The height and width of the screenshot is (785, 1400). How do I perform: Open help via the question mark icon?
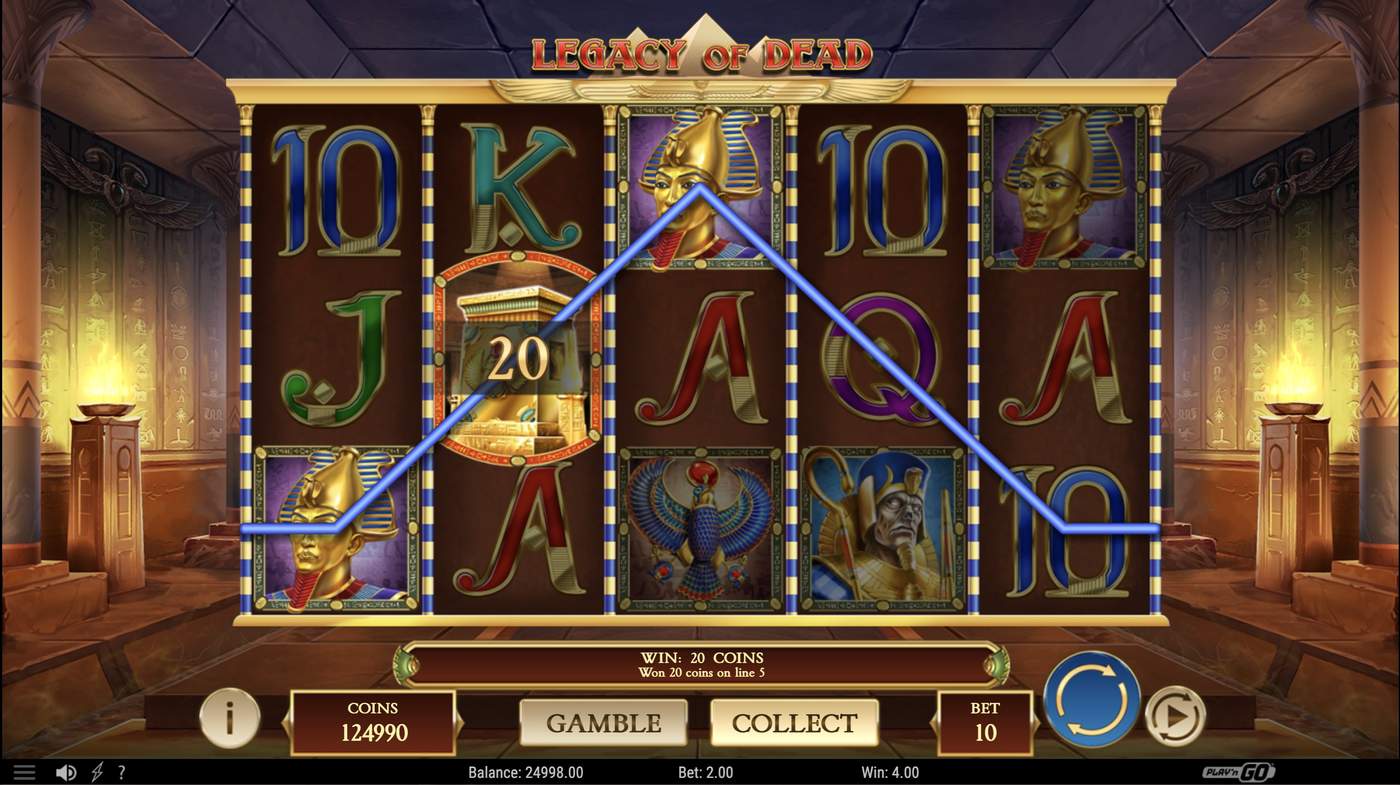pyautogui.click(x=121, y=771)
